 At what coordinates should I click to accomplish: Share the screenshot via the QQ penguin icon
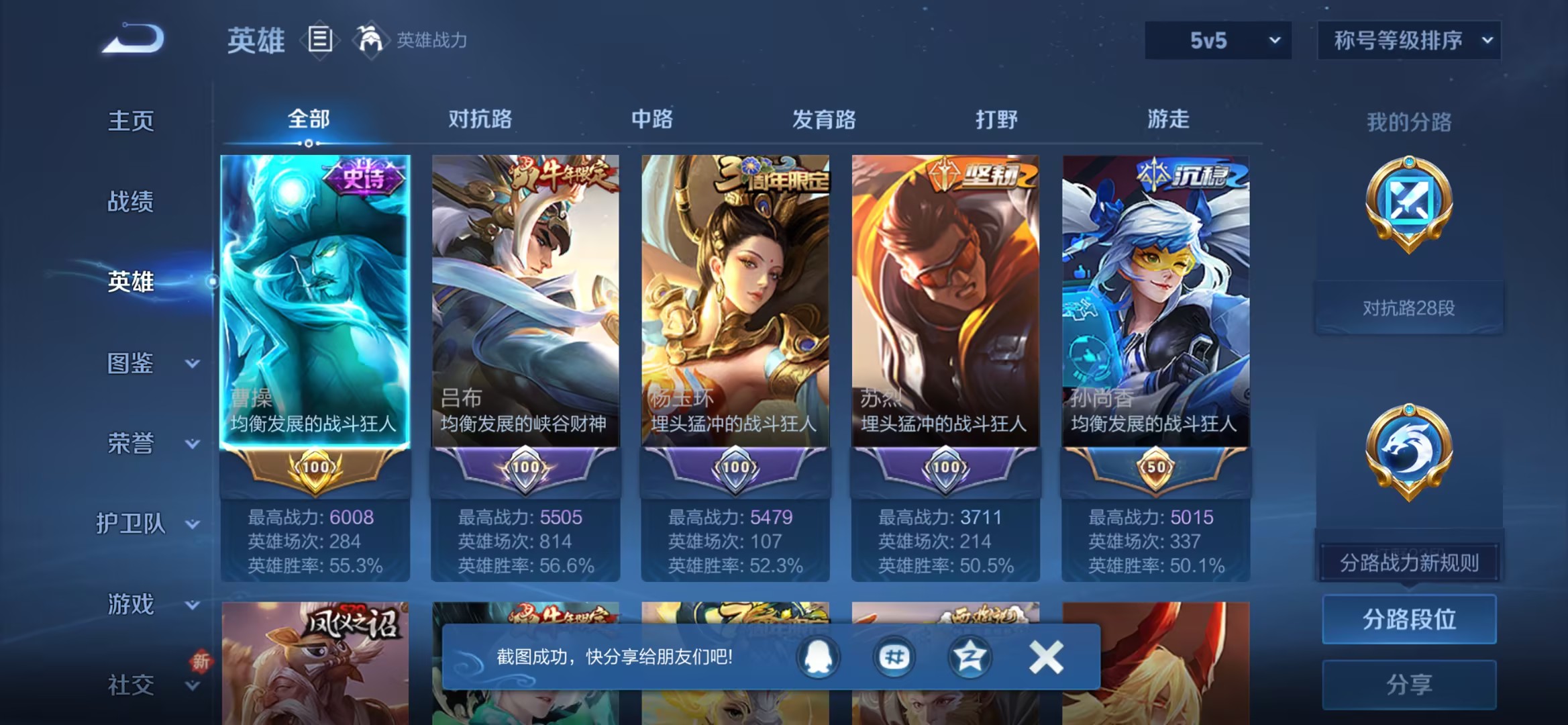[816, 657]
